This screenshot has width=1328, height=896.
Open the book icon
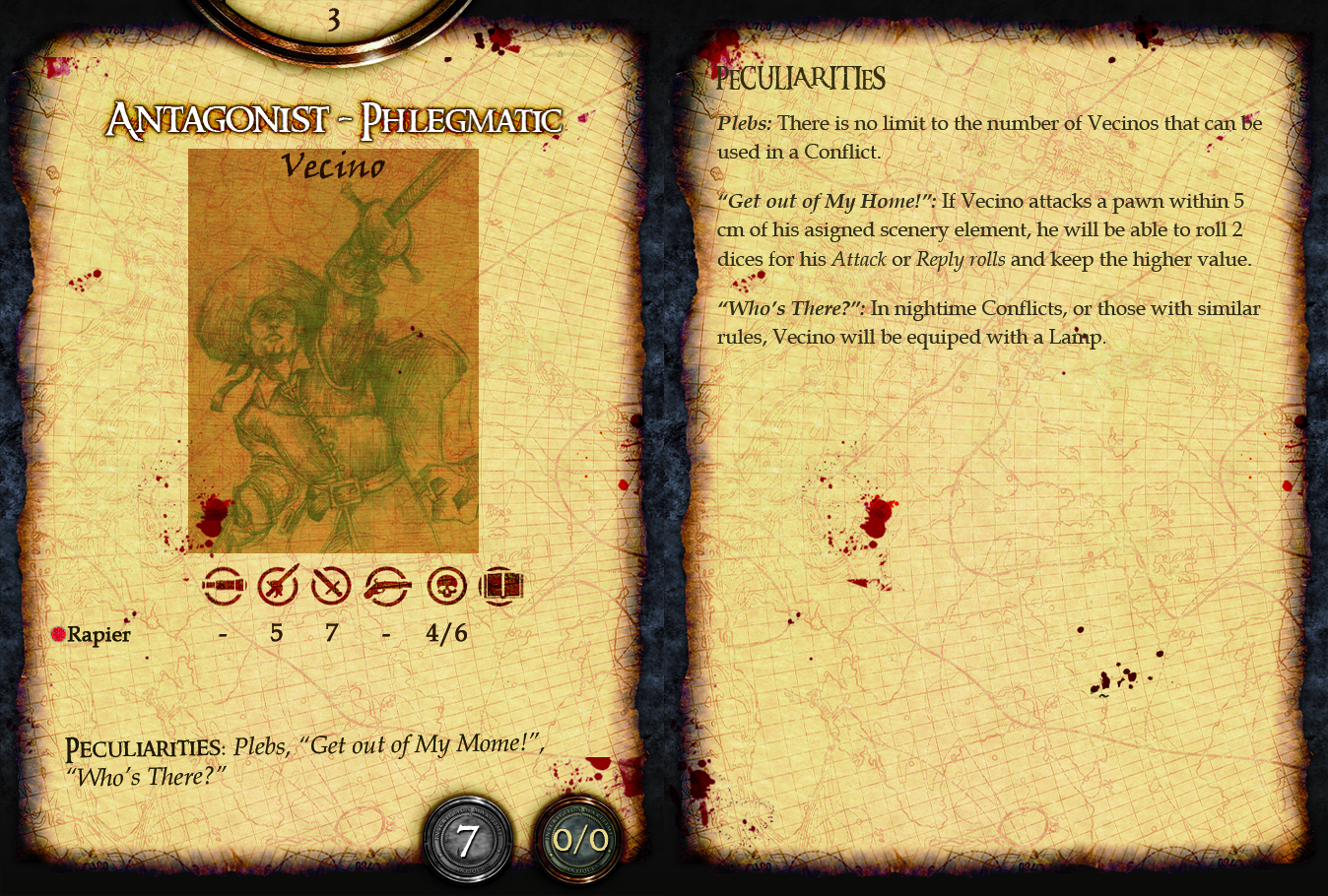pyautogui.click(x=500, y=587)
